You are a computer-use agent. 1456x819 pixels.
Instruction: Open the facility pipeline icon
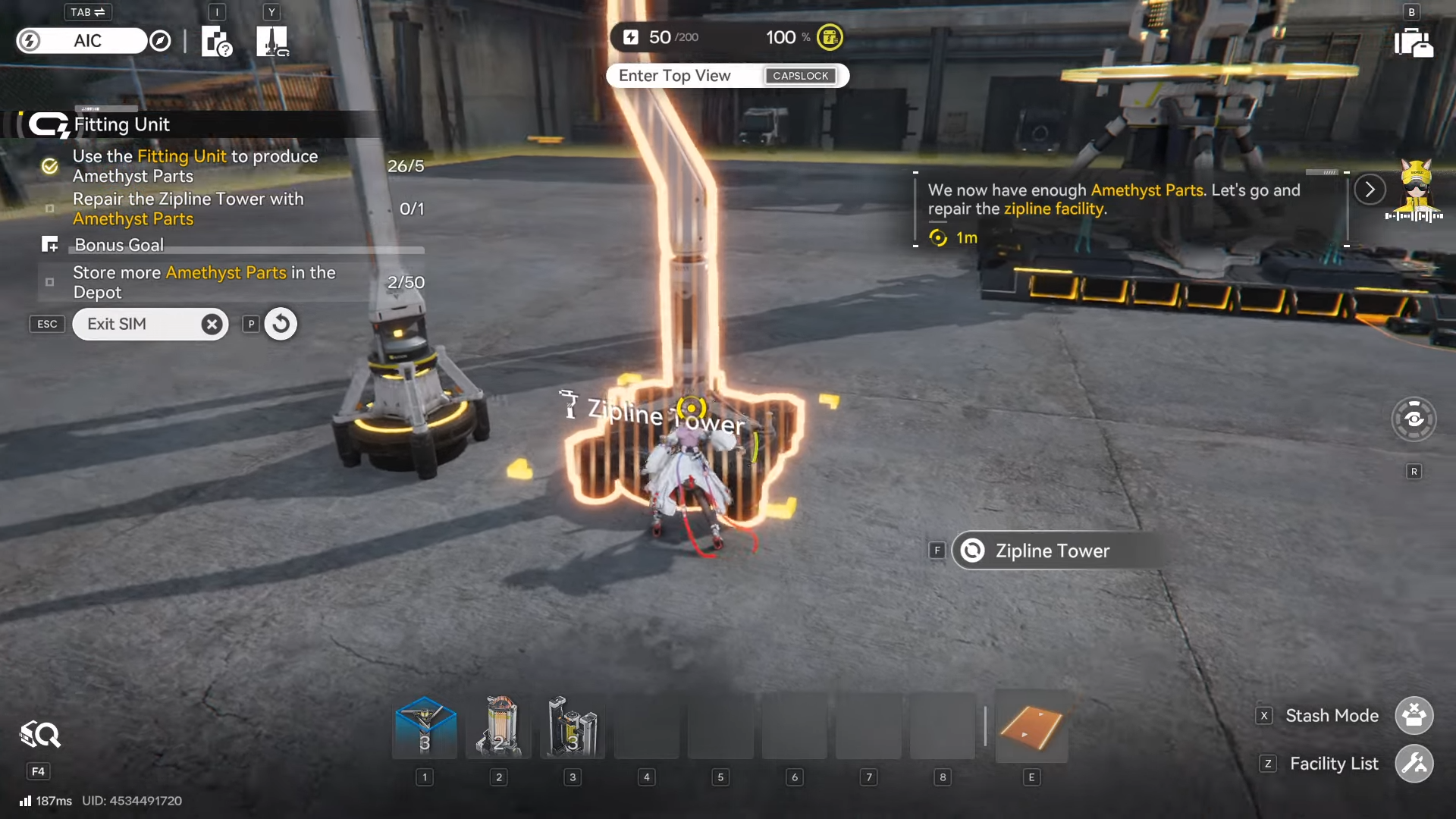coord(272,41)
